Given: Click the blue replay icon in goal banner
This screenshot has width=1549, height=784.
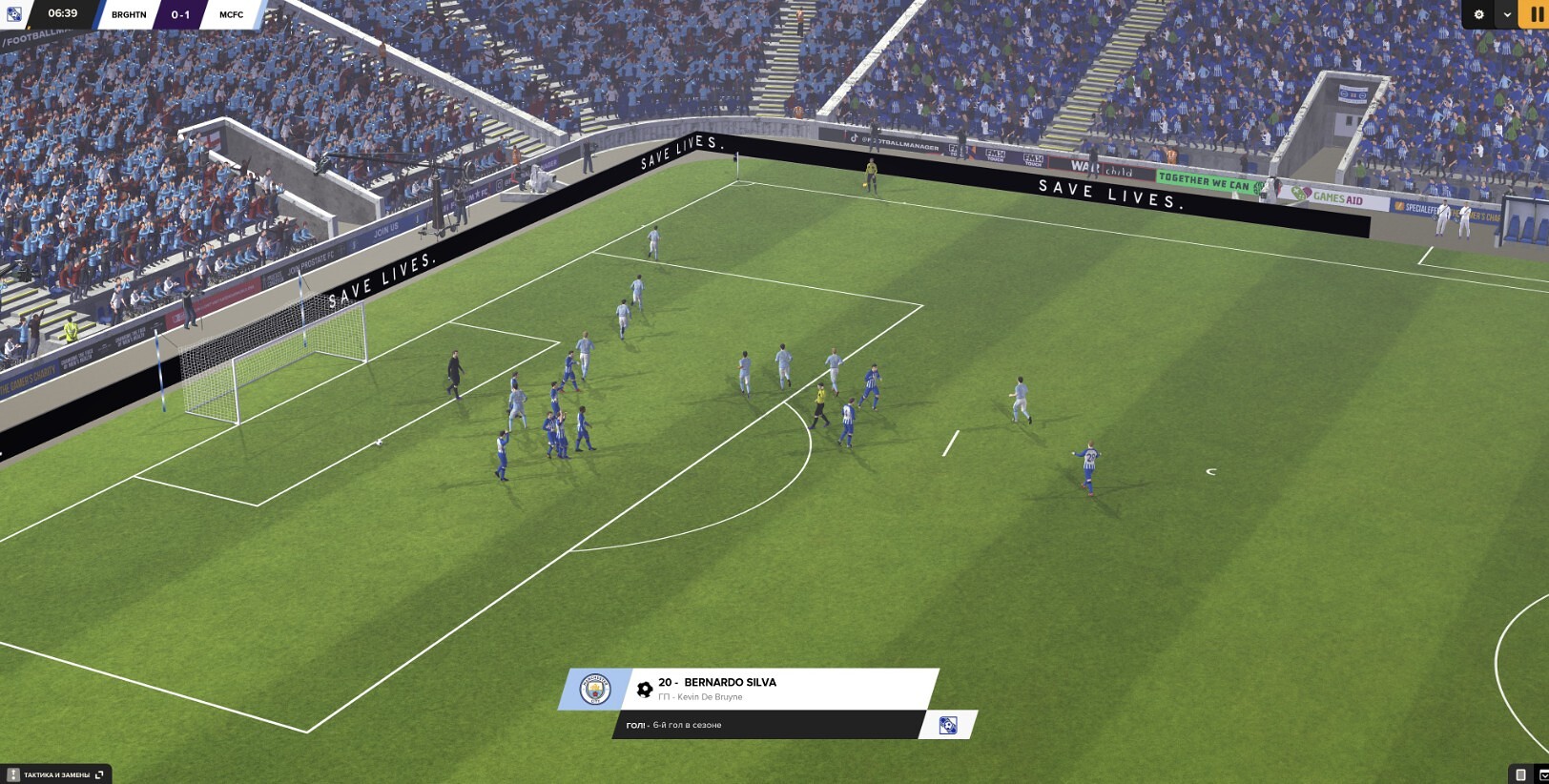Looking at the screenshot, I should coord(947,725).
